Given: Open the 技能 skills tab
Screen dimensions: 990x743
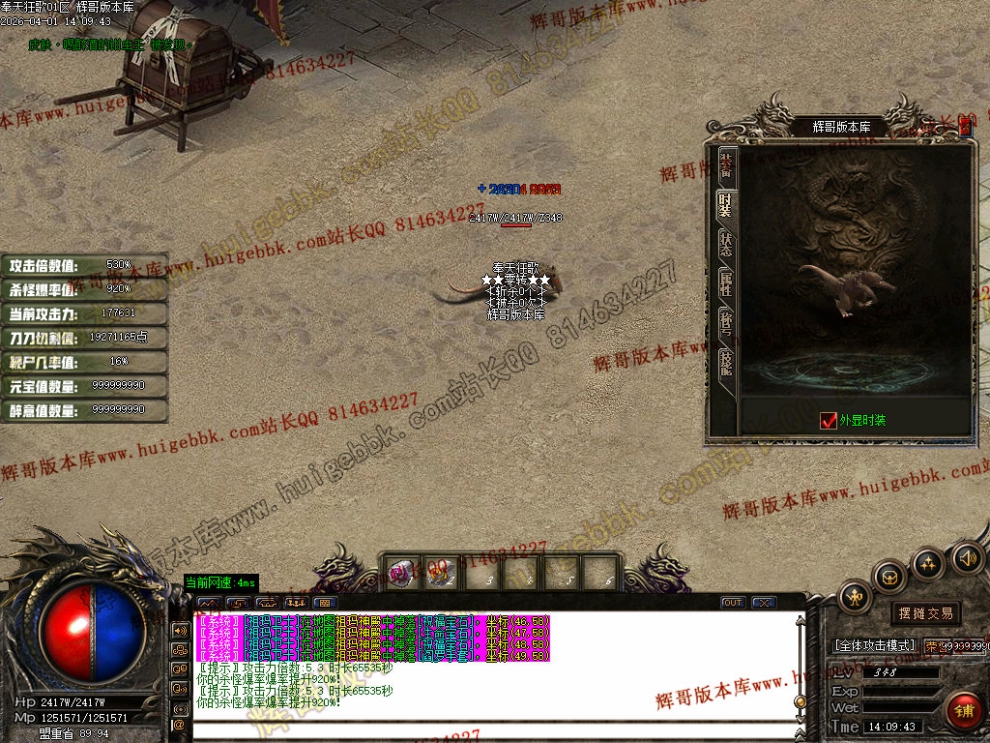Looking at the screenshot, I should click(x=727, y=361).
